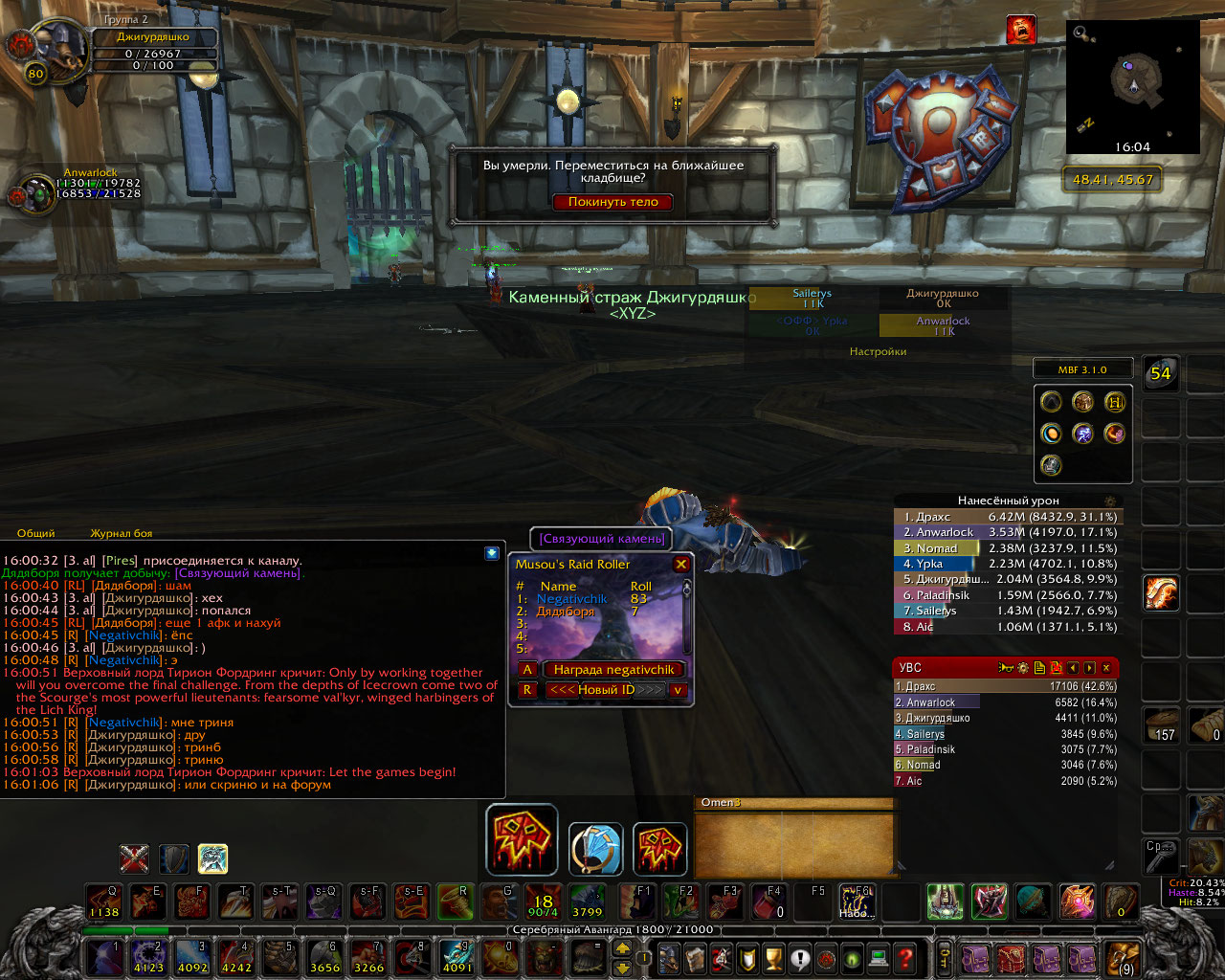Click the Покинуть тело release button

click(x=612, y=202)
